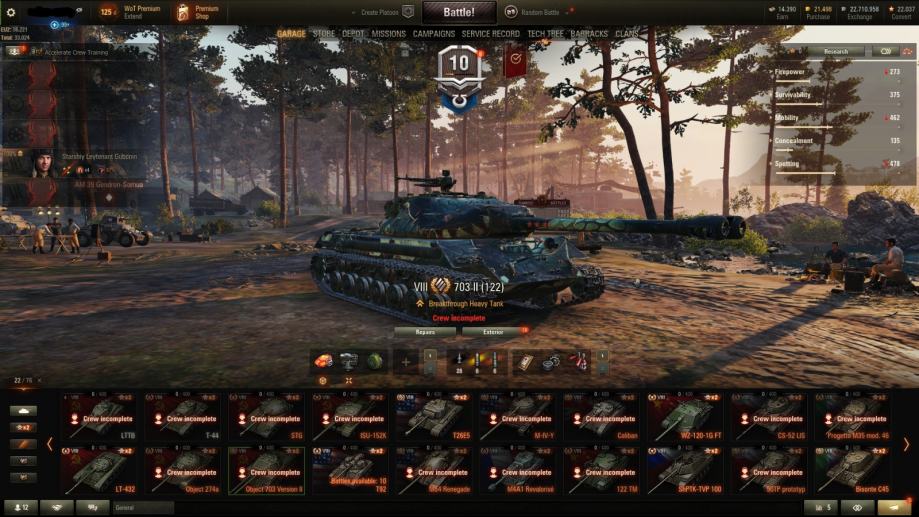The image size is (919, 517).
Task: Click the Repairs button
Action: point(425,331)
